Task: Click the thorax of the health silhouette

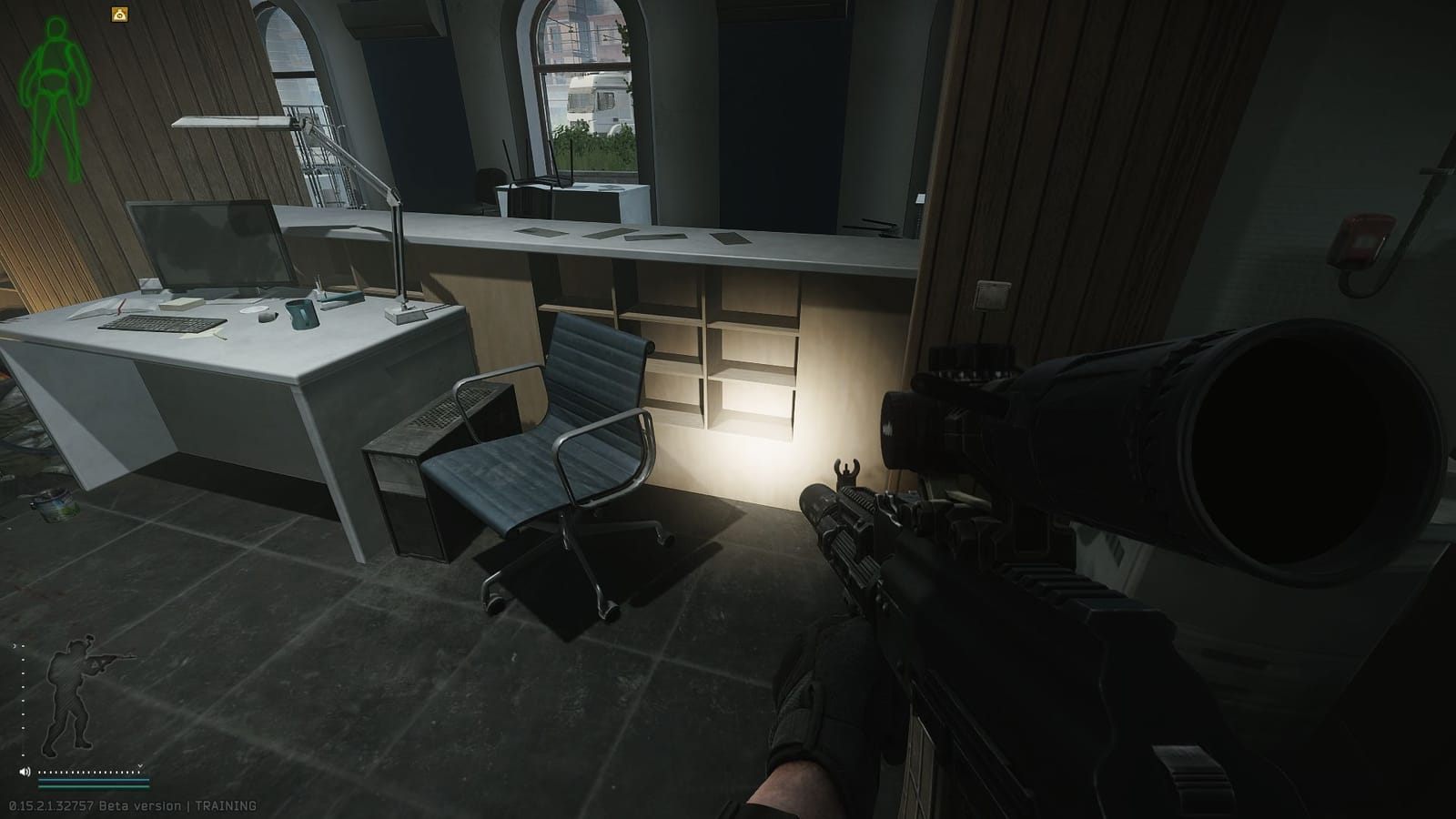Action: tap(53, 56)
